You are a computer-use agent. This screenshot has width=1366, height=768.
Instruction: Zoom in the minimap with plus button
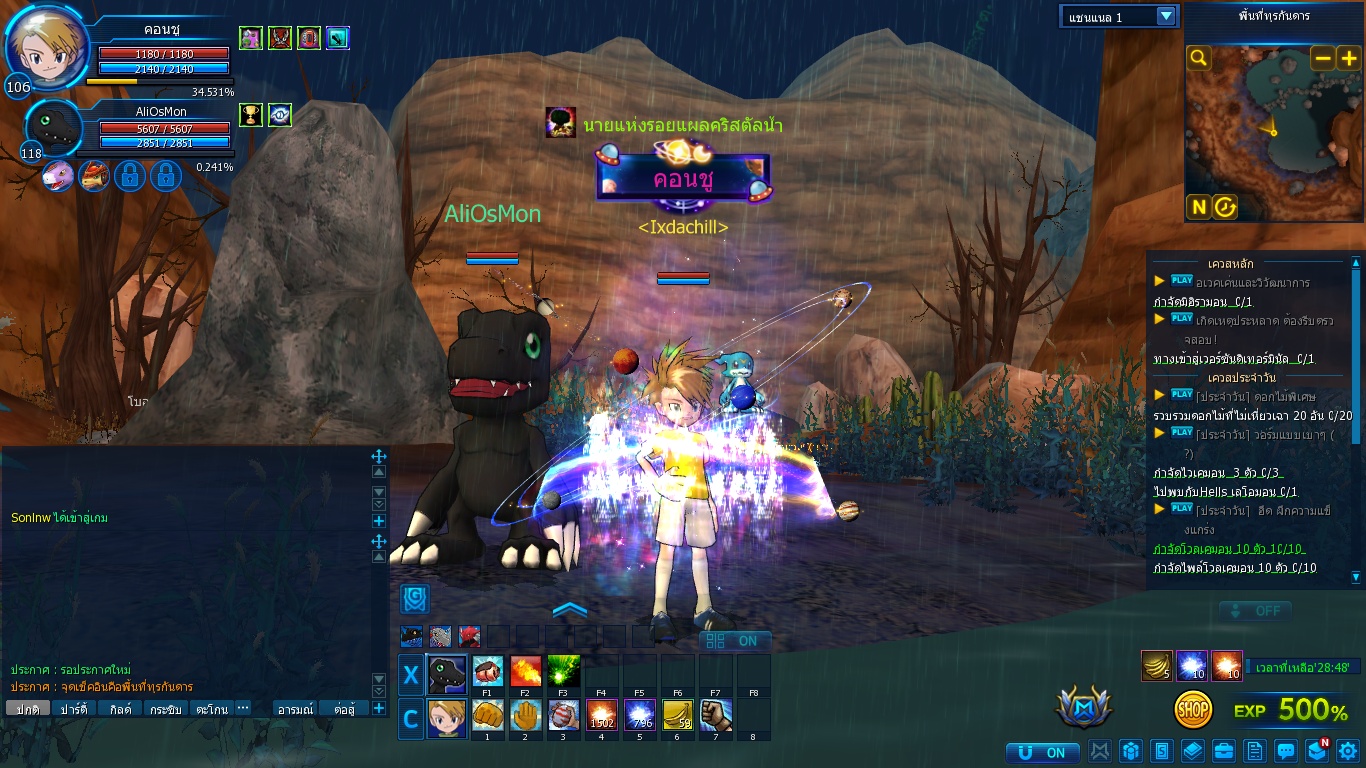pyautogui.click(x=1348, y=58)
